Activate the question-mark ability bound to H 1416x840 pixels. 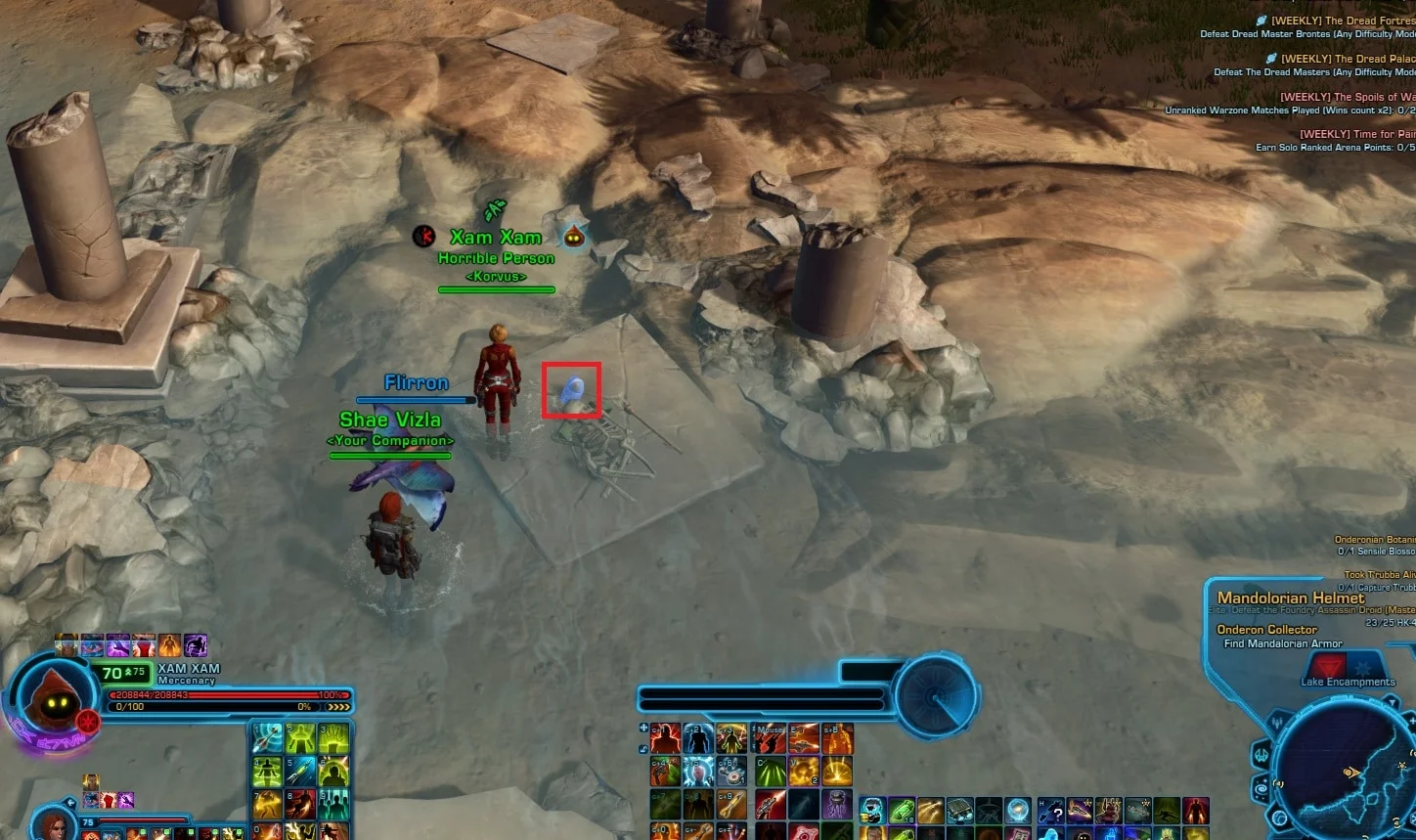(x=1052, y=812)
